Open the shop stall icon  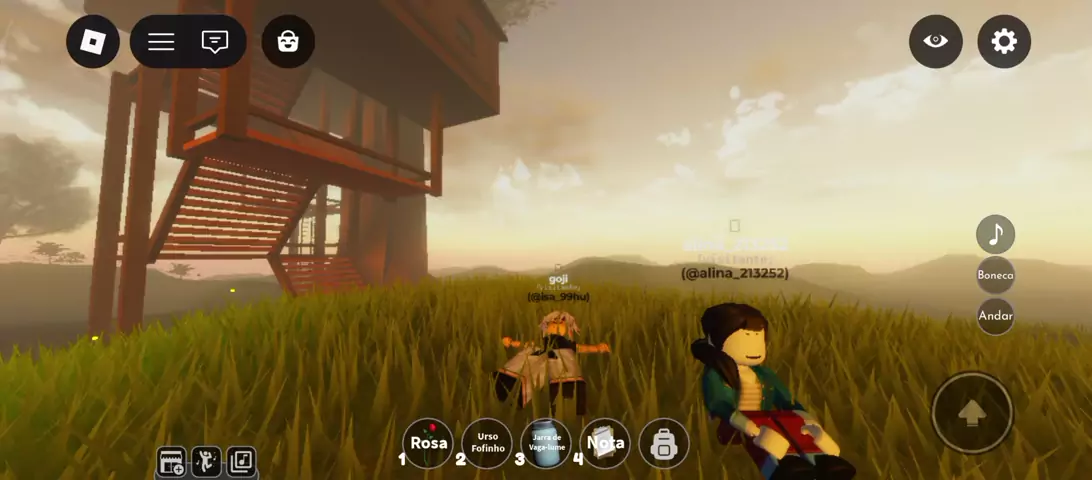click(x=172, y=462)
